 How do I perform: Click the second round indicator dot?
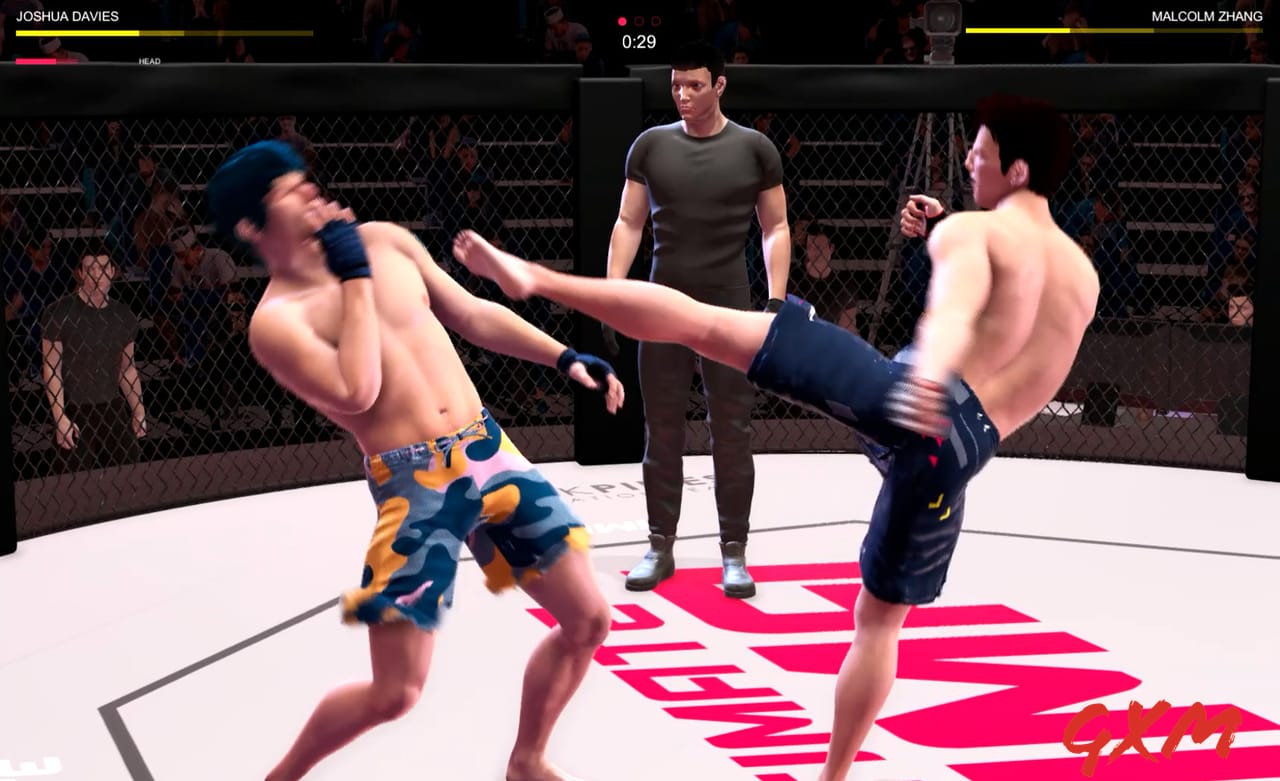(x=638, y=21)
